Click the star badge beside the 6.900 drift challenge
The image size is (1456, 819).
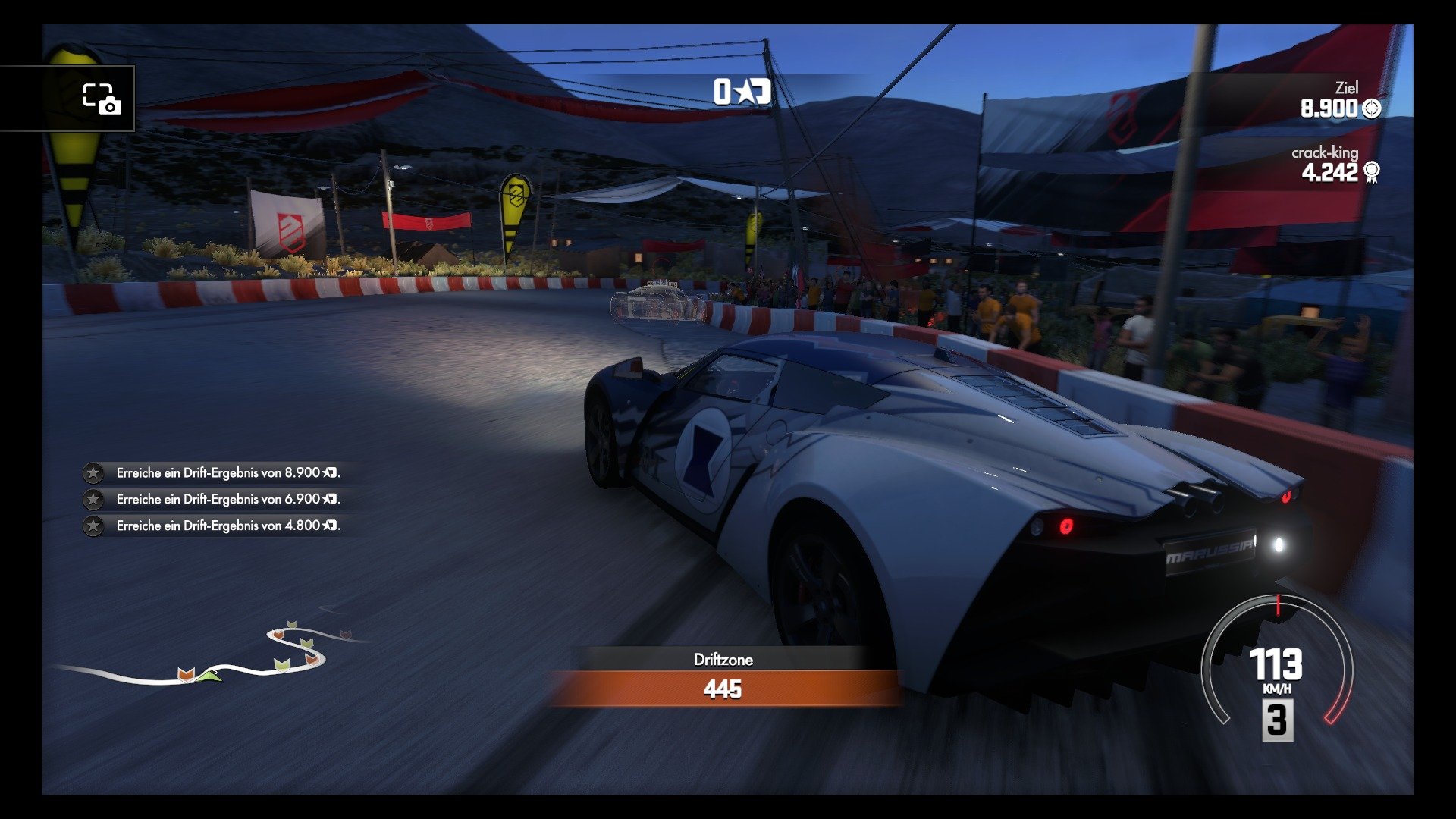(93, 499)
